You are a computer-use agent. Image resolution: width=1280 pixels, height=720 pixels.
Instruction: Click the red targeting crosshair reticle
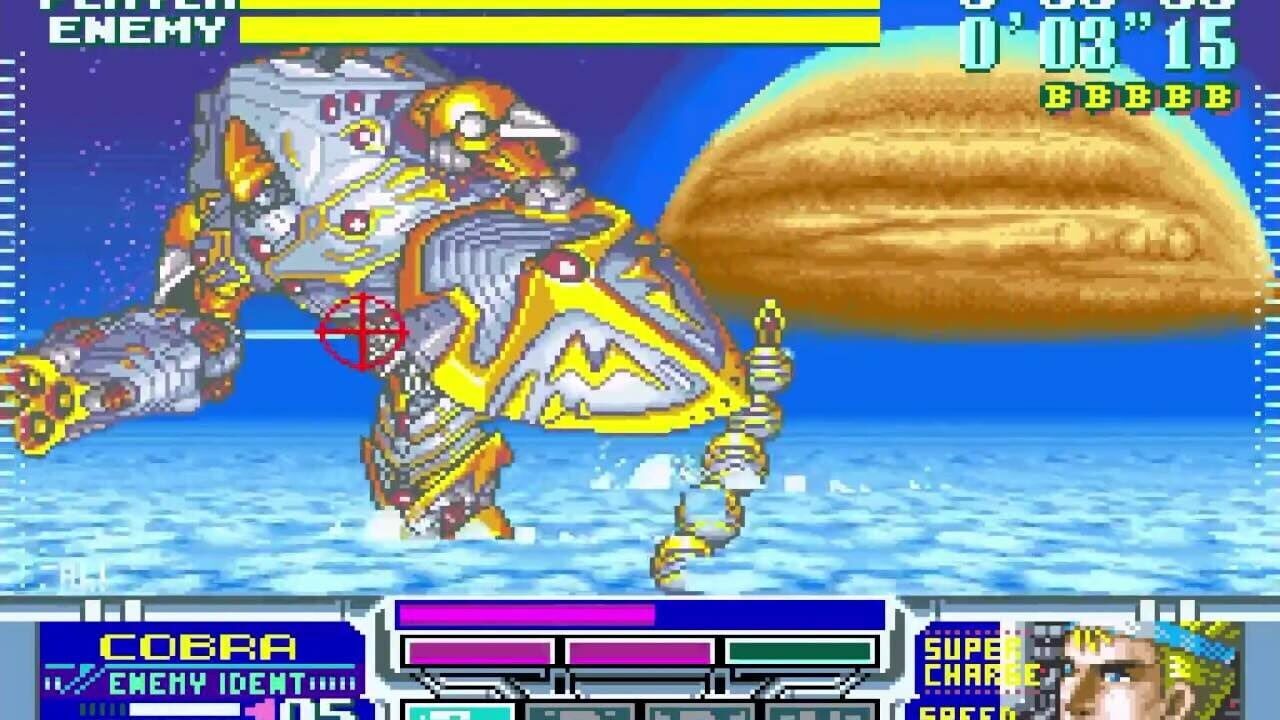pyautogui.click(x=360, y=330)
